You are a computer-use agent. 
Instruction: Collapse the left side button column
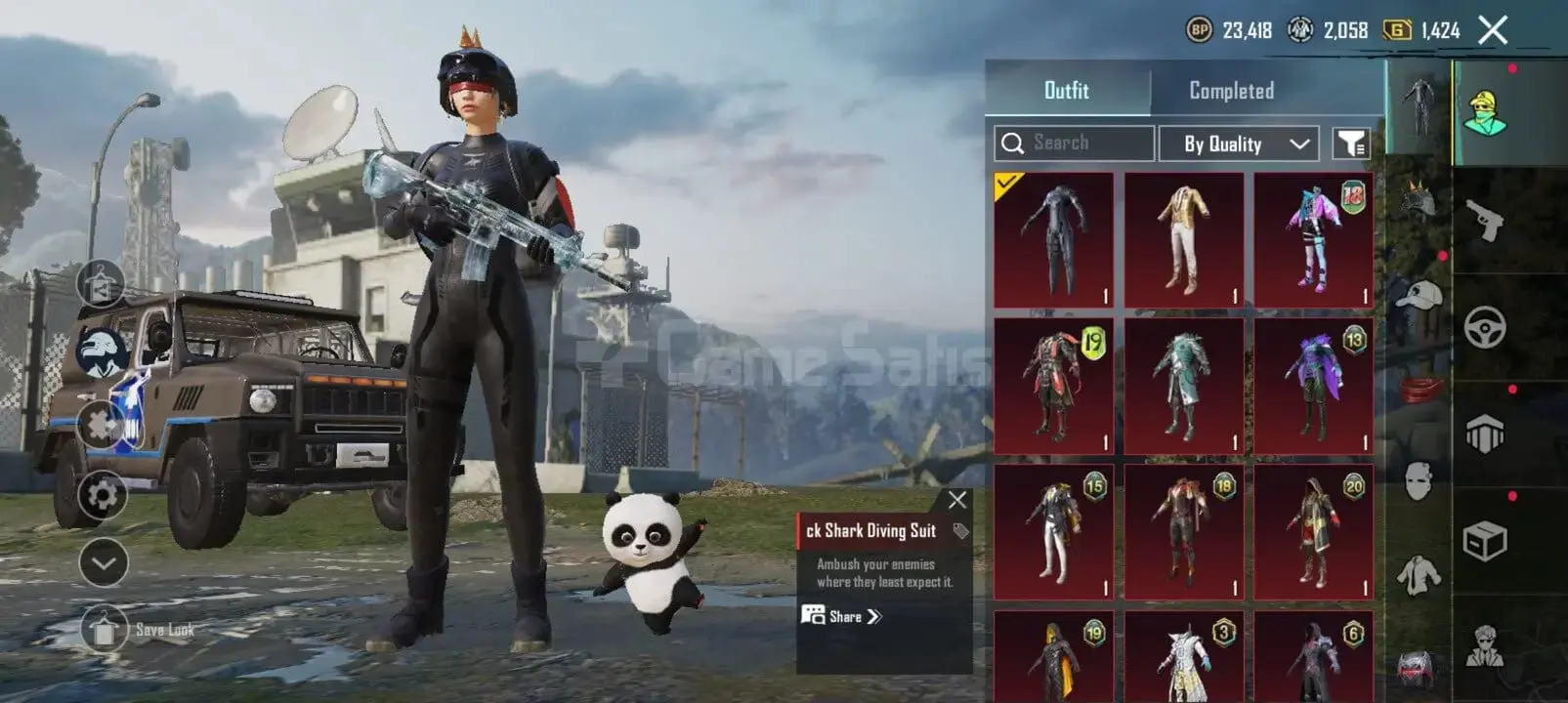[103, 562]
